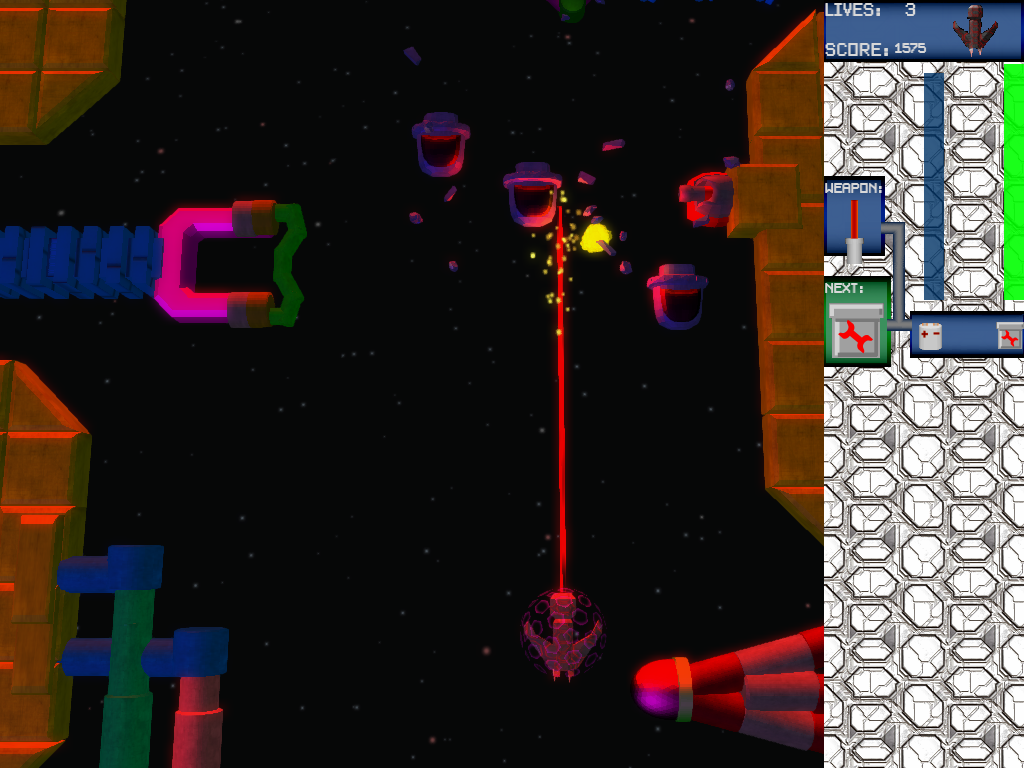Click the NEXT repair wrench crate
The height and width of the screenshot is (768, 1024).
(x=856, y=332)
